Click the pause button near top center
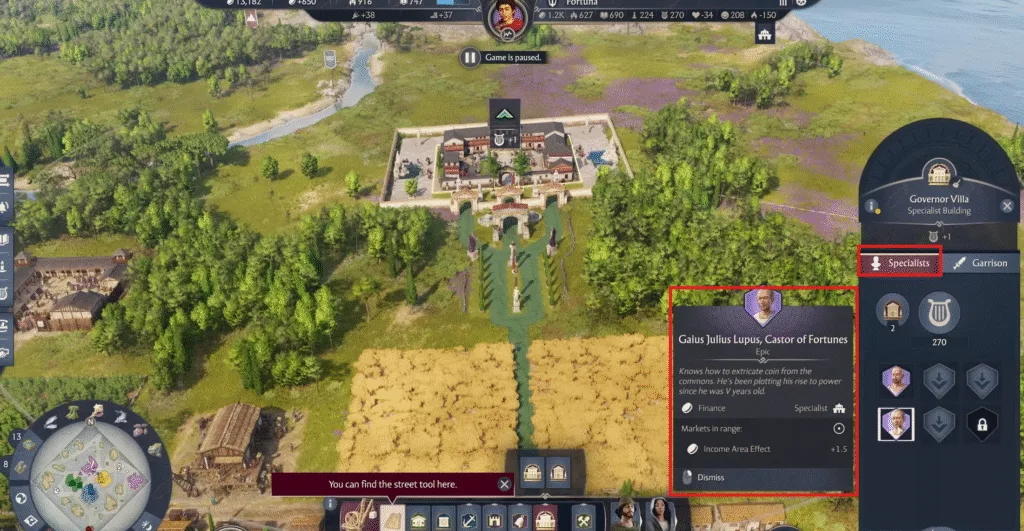Viewport: 1024px width, 531px height. tap(470, 57)
